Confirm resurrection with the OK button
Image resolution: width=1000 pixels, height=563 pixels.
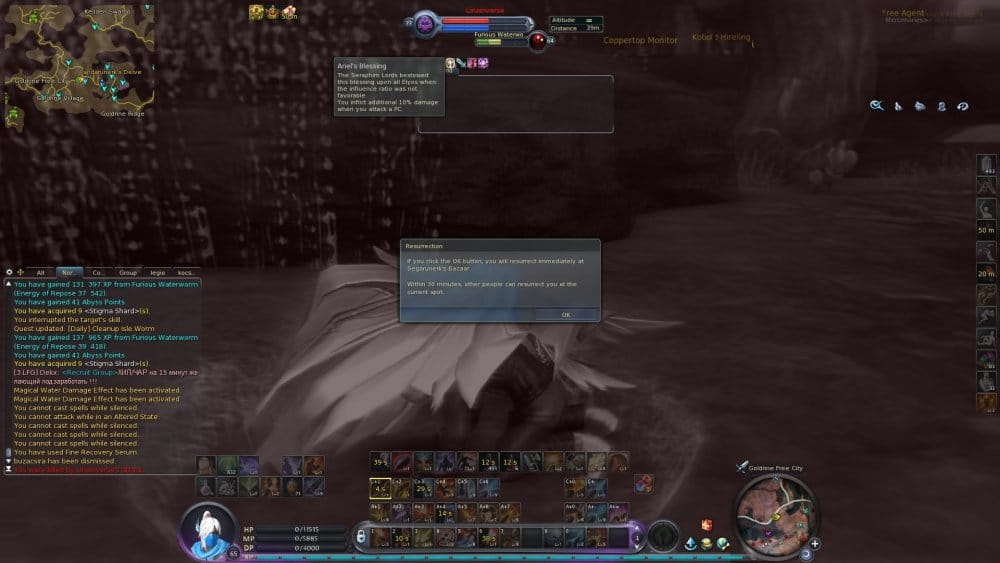click(565, 314)
